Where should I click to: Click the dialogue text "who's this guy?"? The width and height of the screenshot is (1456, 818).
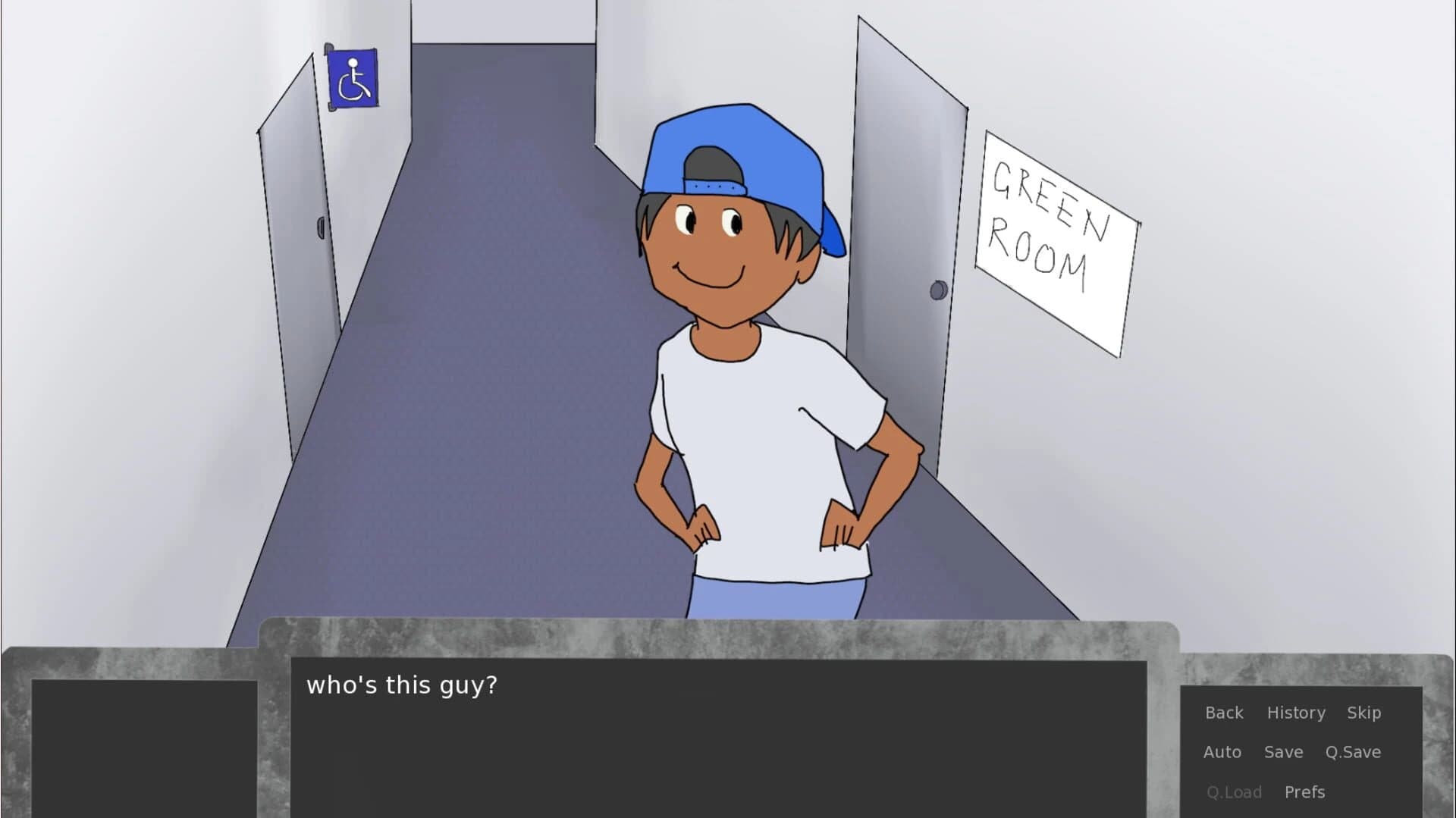pyautogui.click(x=402, y=685)
